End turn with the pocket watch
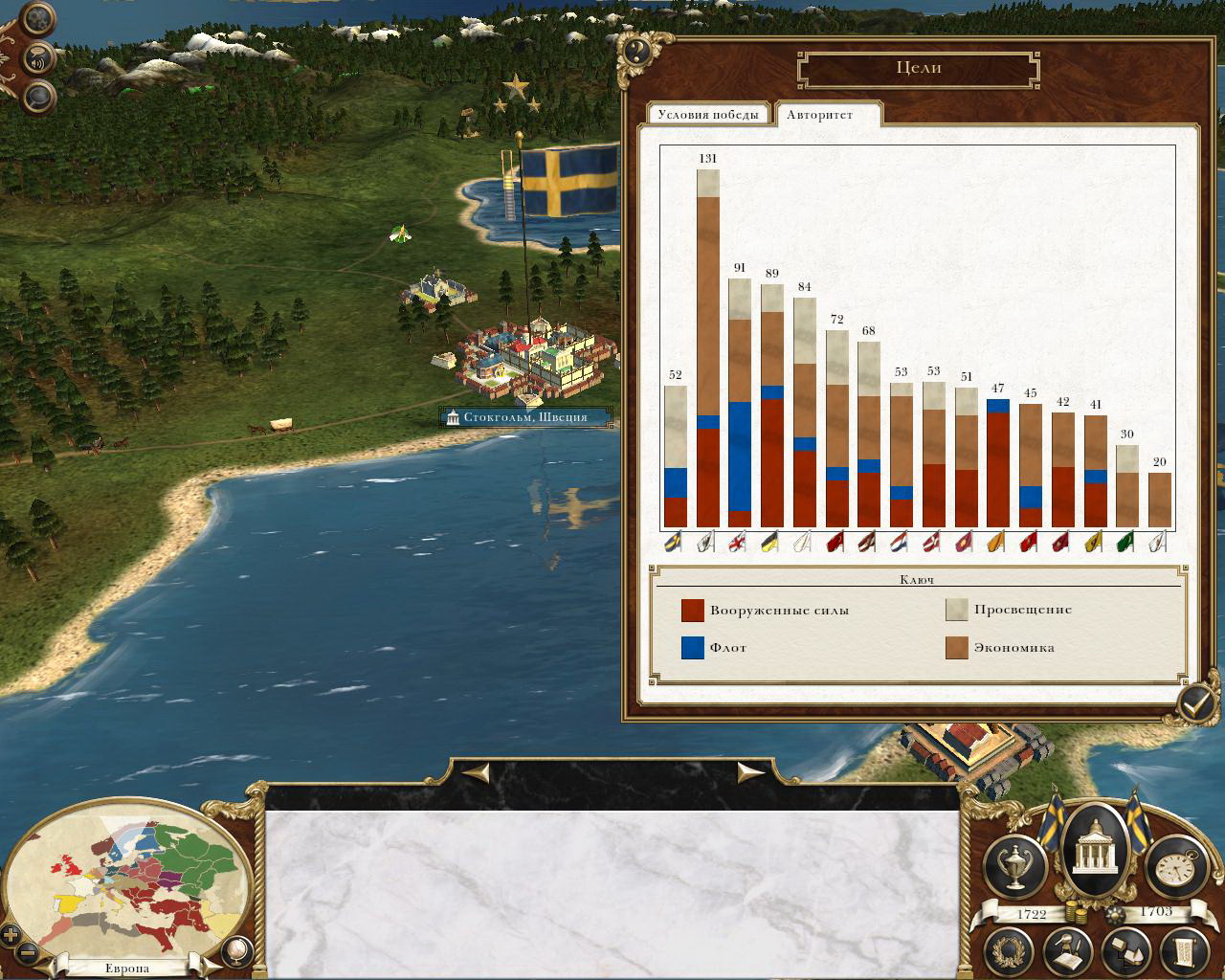This screenshot has height=980, width=1225. pos(1171,864)
